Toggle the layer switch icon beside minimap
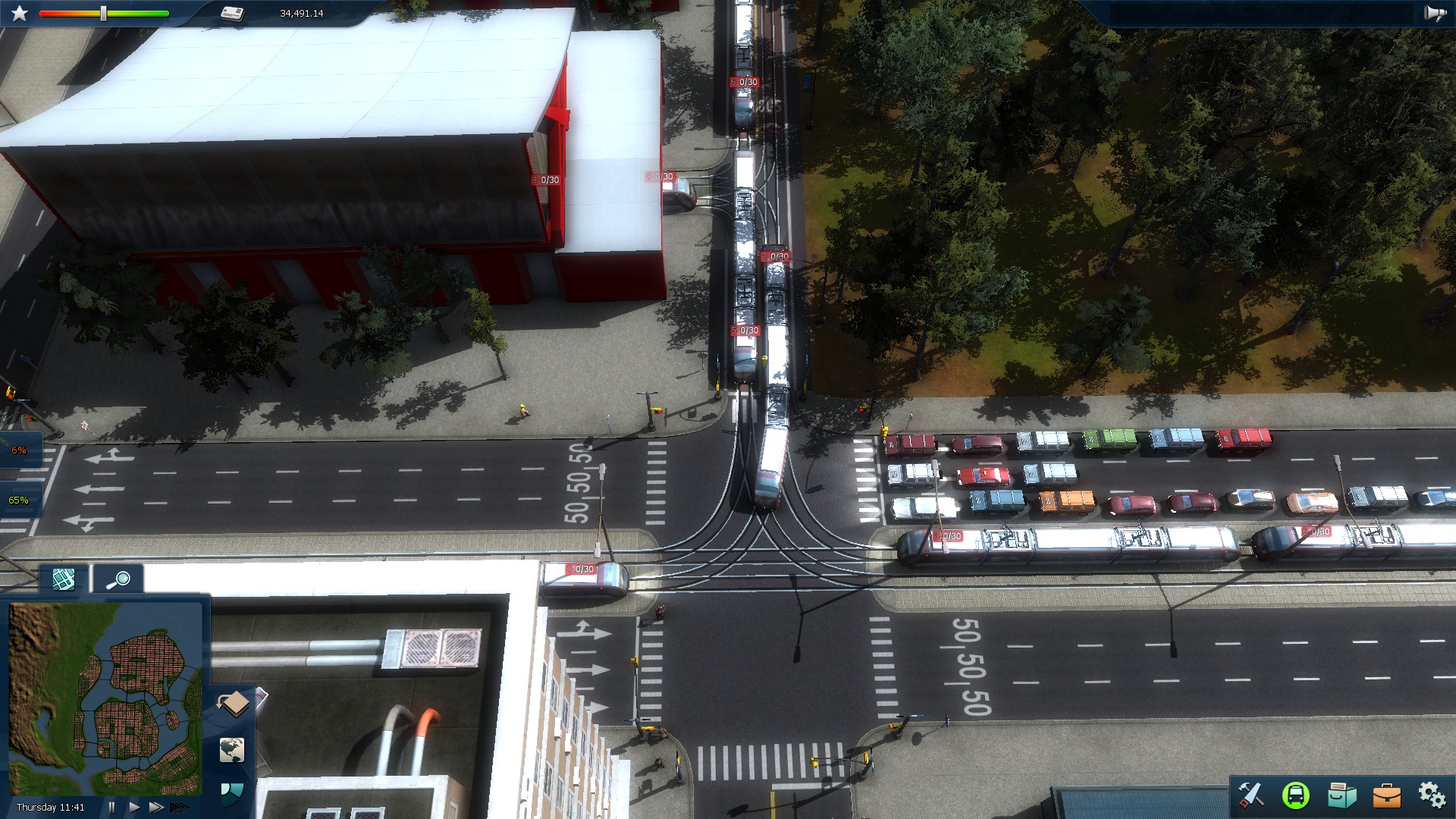Image resolution: width=1456 pixels, height=819 pixels. pyautogui.click(x=234, y=704)
